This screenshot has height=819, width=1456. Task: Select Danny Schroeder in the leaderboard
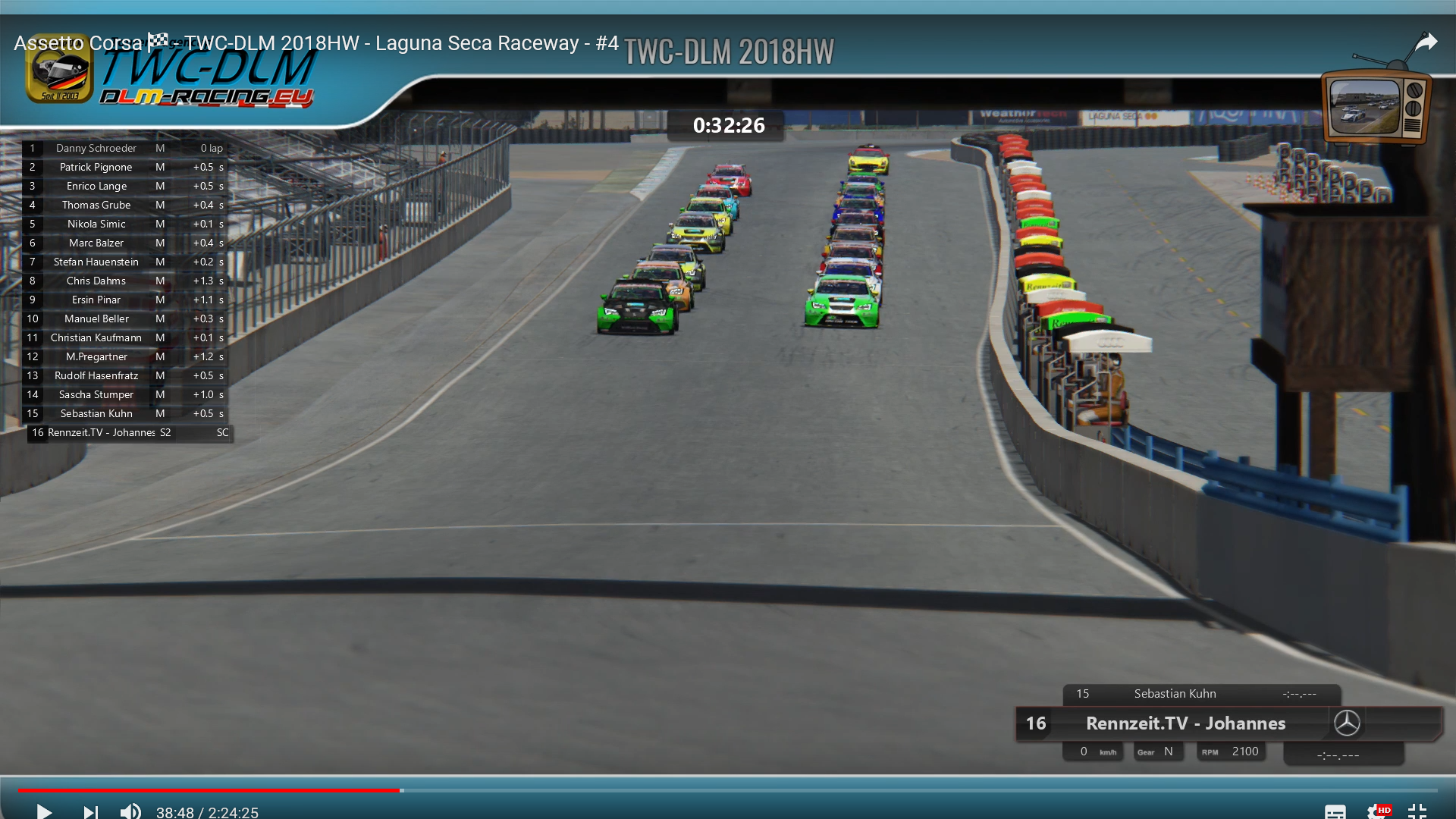click(x=96, y=149)
